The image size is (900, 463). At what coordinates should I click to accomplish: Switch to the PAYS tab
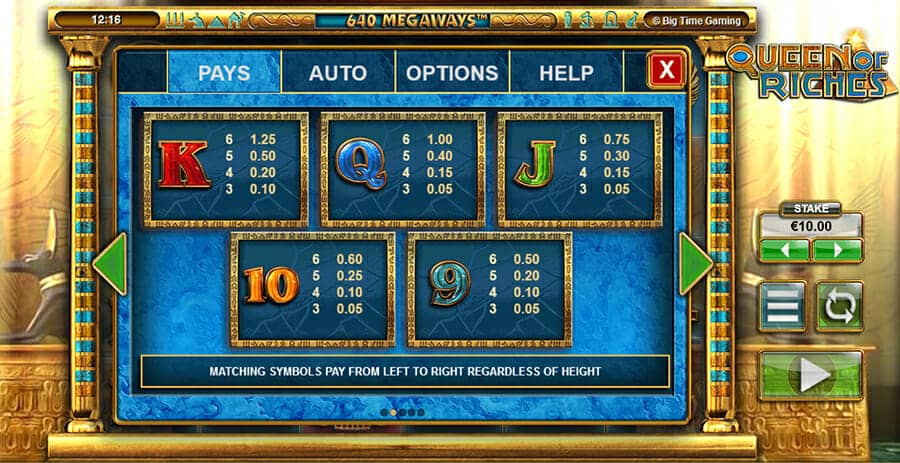[224, 73]
